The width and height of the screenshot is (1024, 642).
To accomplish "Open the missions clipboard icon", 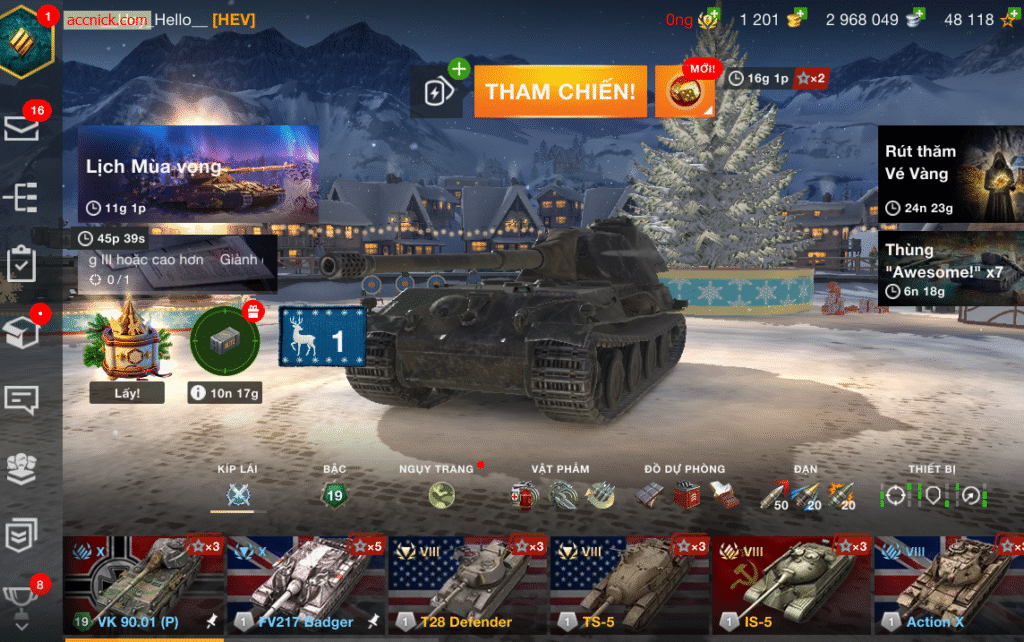I will tap(21, 264).
